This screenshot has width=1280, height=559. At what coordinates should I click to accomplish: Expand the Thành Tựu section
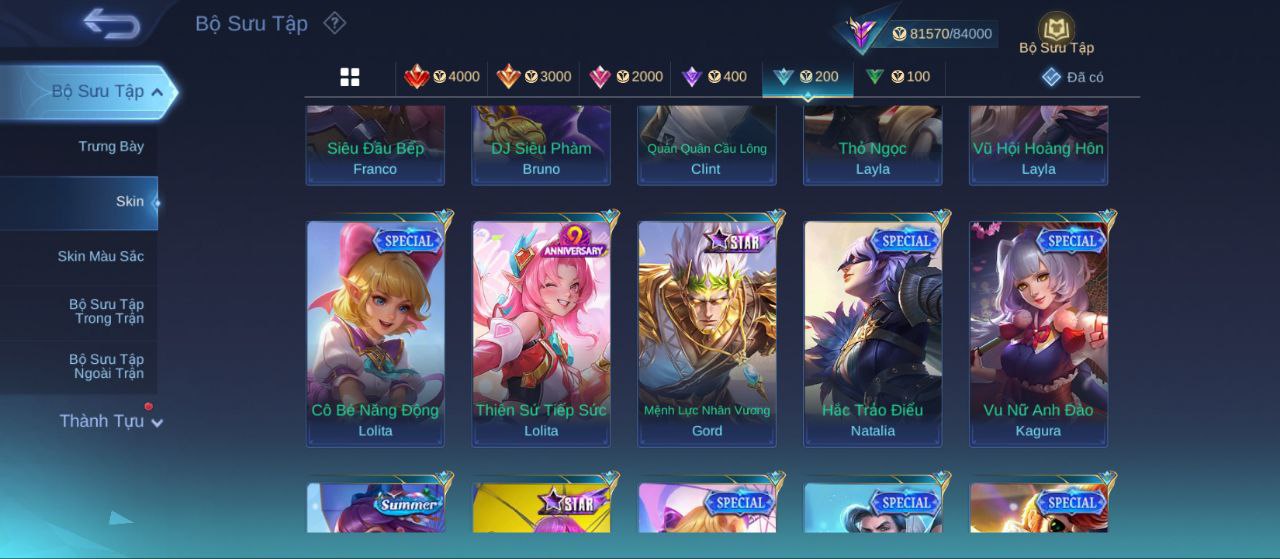pyautogui.click(x=110, y=421)
